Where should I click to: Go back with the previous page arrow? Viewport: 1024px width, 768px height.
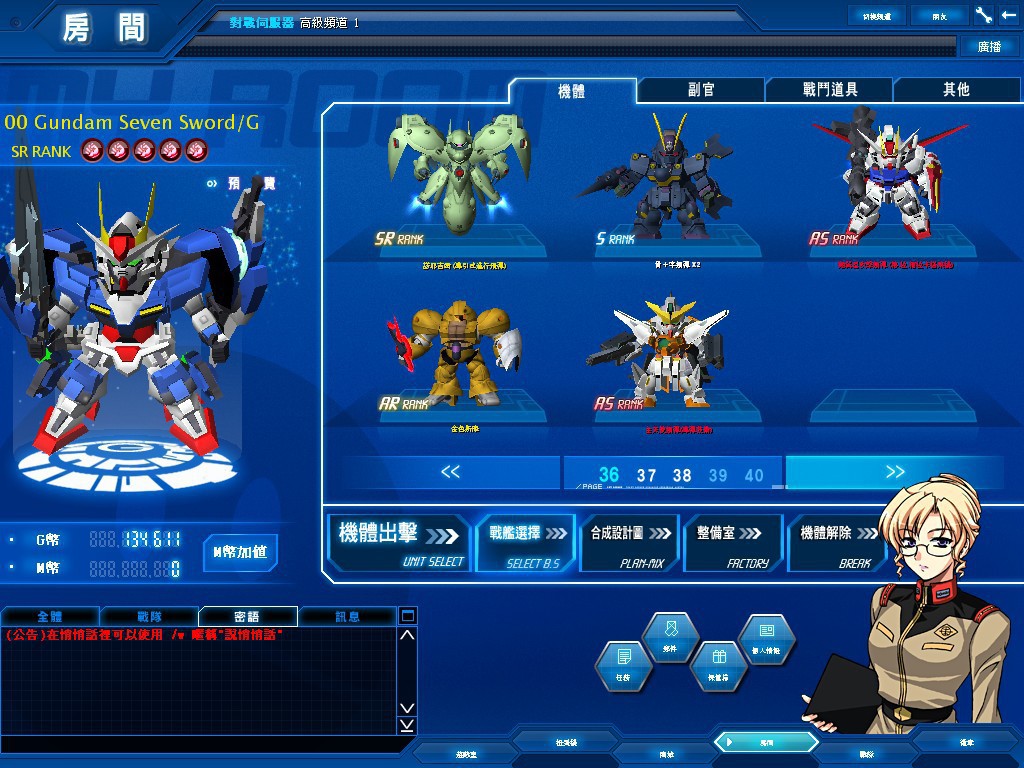[450, 472]
